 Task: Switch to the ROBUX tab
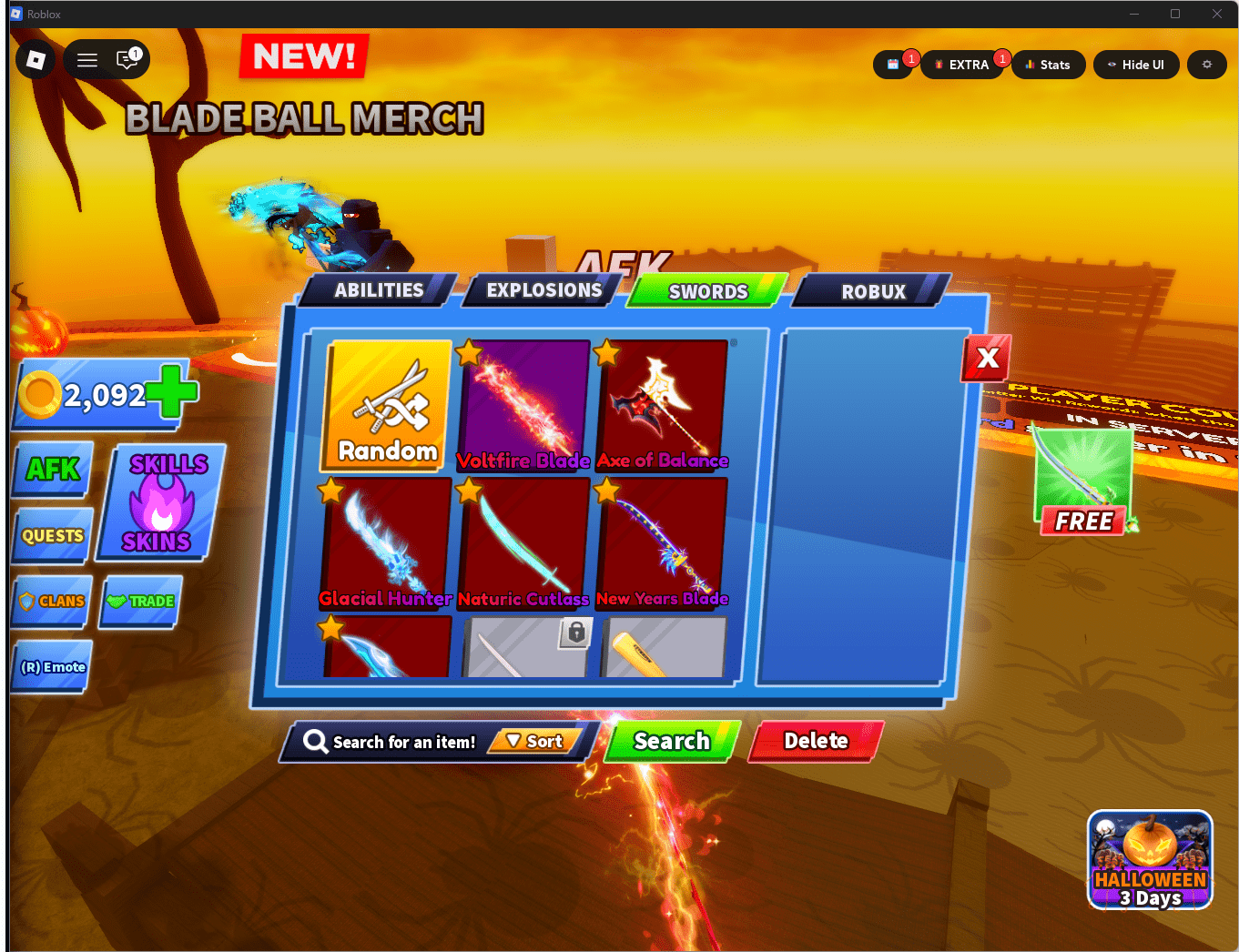coord(871,291)
